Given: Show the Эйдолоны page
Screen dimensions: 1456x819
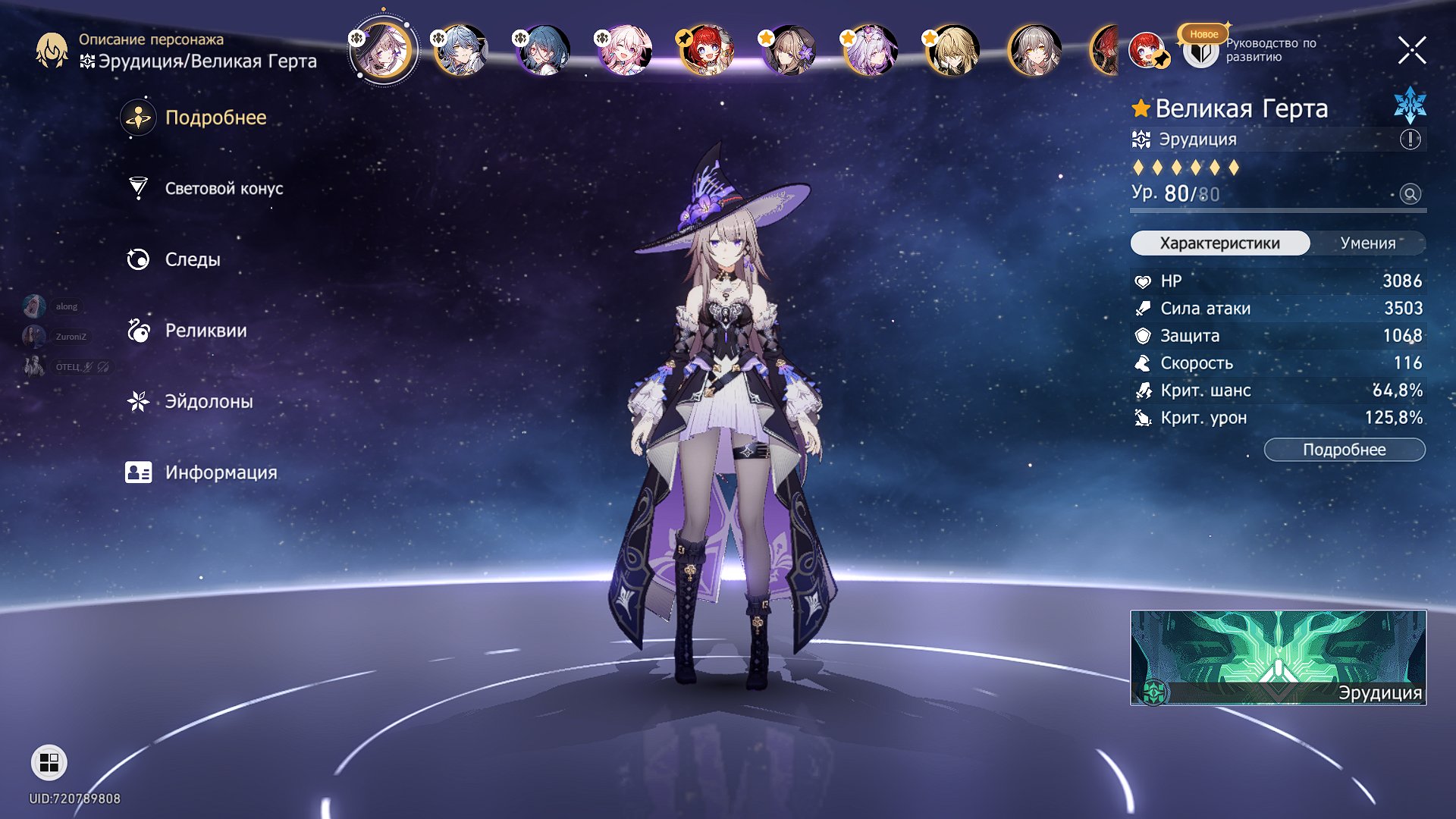Looking at the screenshot, I should 209,402.
